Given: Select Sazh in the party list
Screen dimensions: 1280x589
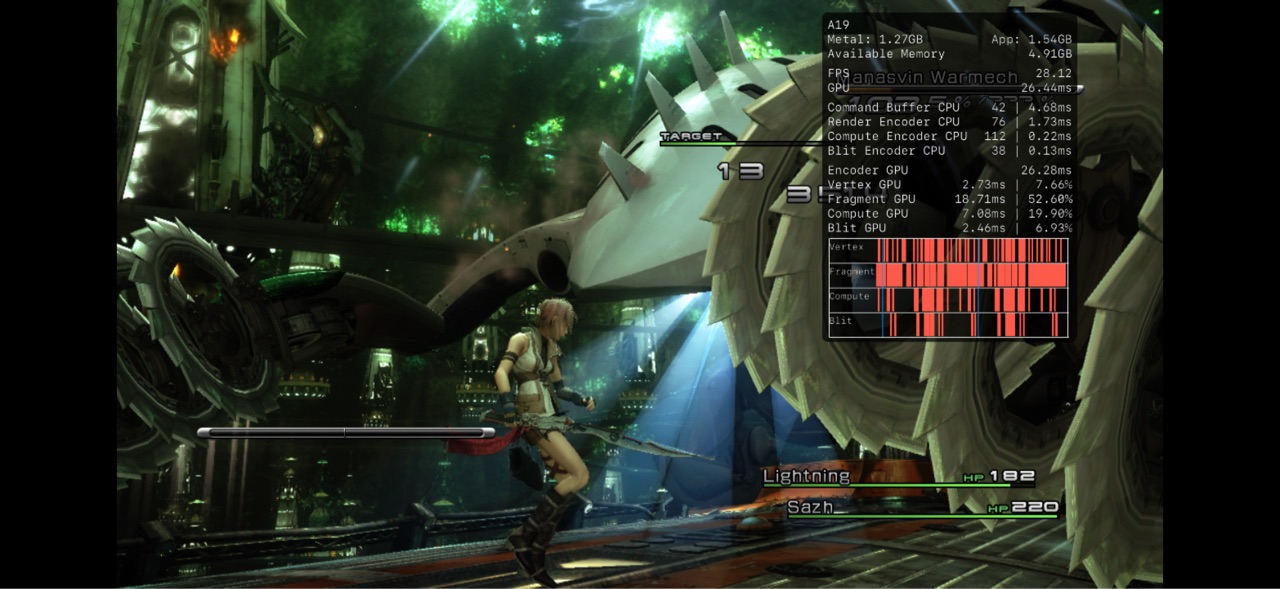Looking at the screenshot, I should click(x=810, y=508).
